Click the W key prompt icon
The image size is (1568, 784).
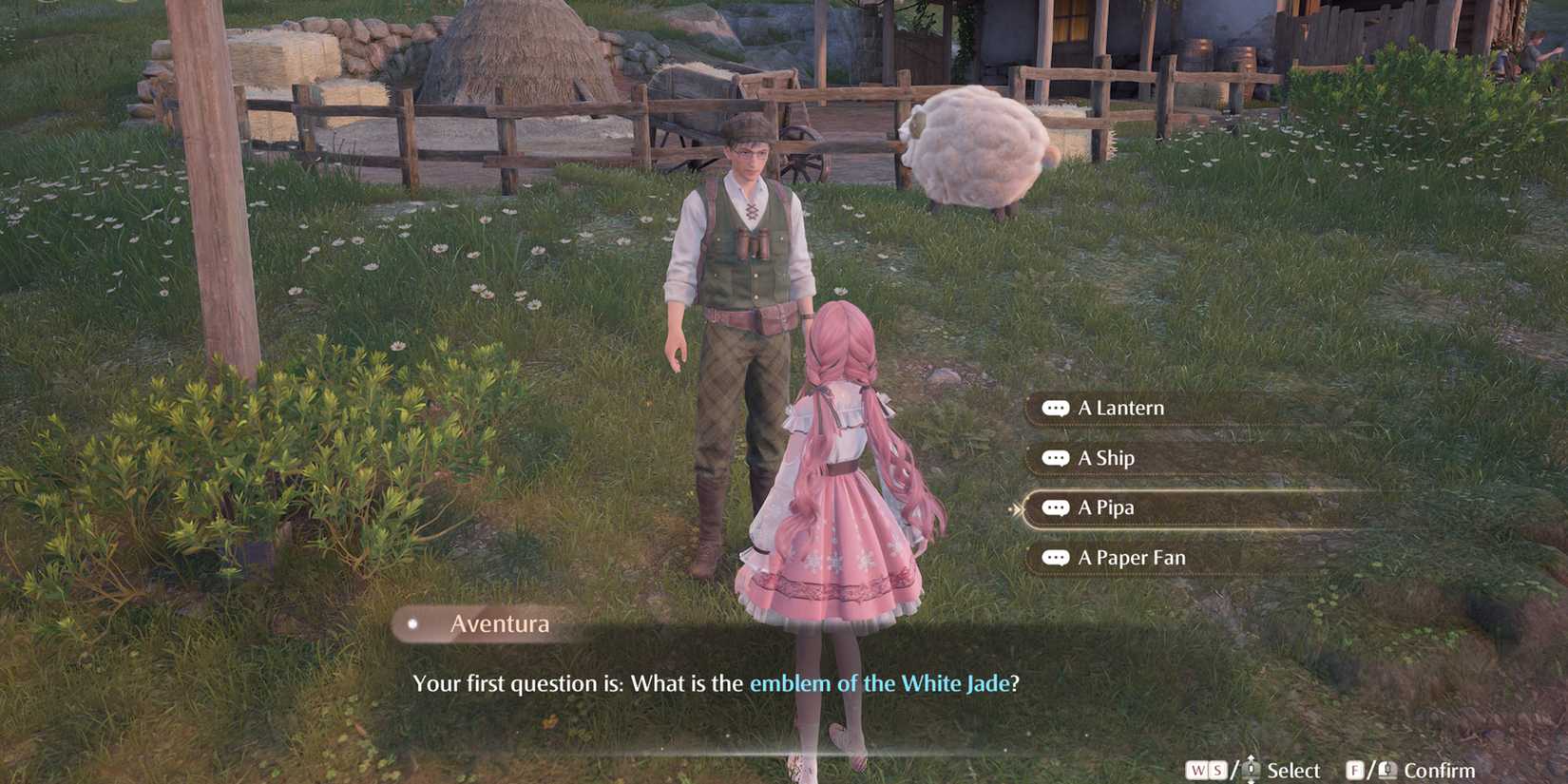pos(1196,770)
